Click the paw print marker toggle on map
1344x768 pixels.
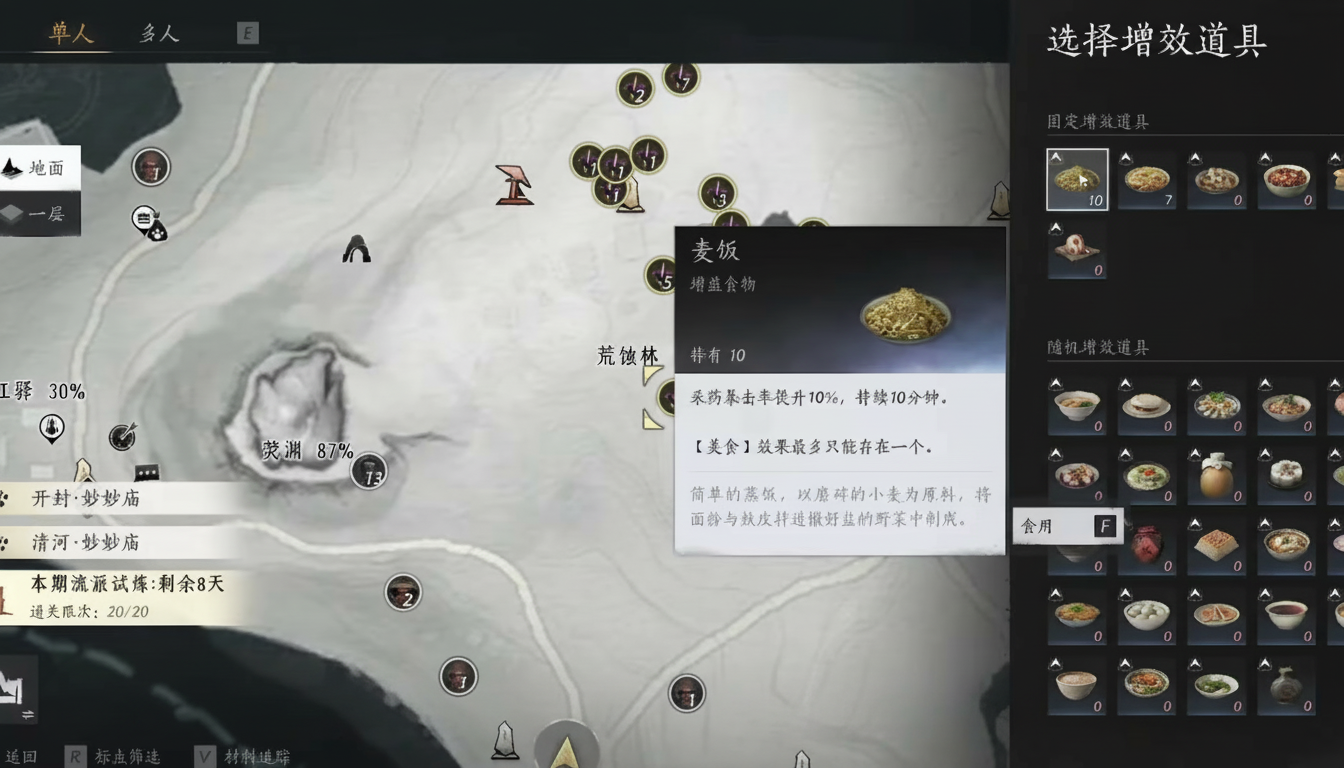coord(158,233)
